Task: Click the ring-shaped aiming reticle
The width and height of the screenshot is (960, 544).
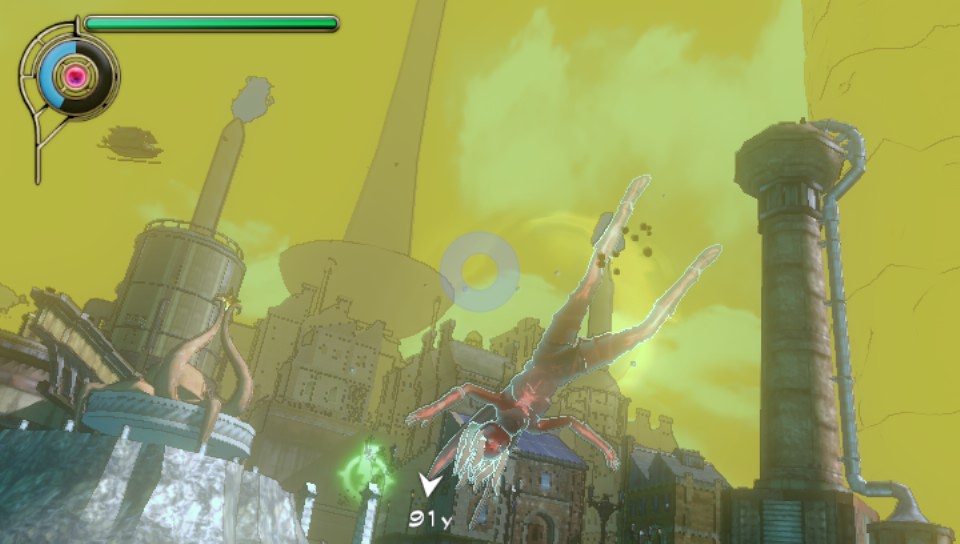Action: 479,269
